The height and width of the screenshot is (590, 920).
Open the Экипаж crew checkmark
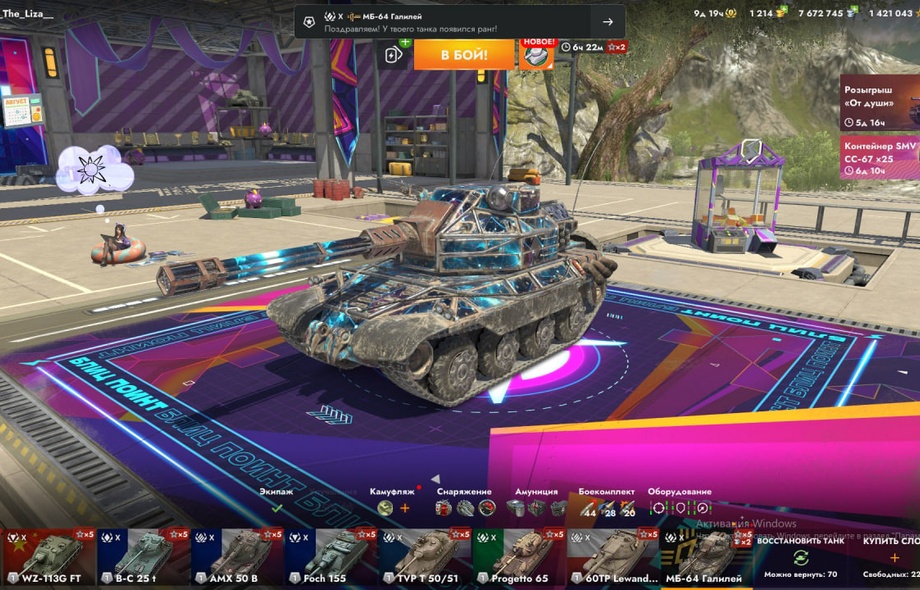277,508
